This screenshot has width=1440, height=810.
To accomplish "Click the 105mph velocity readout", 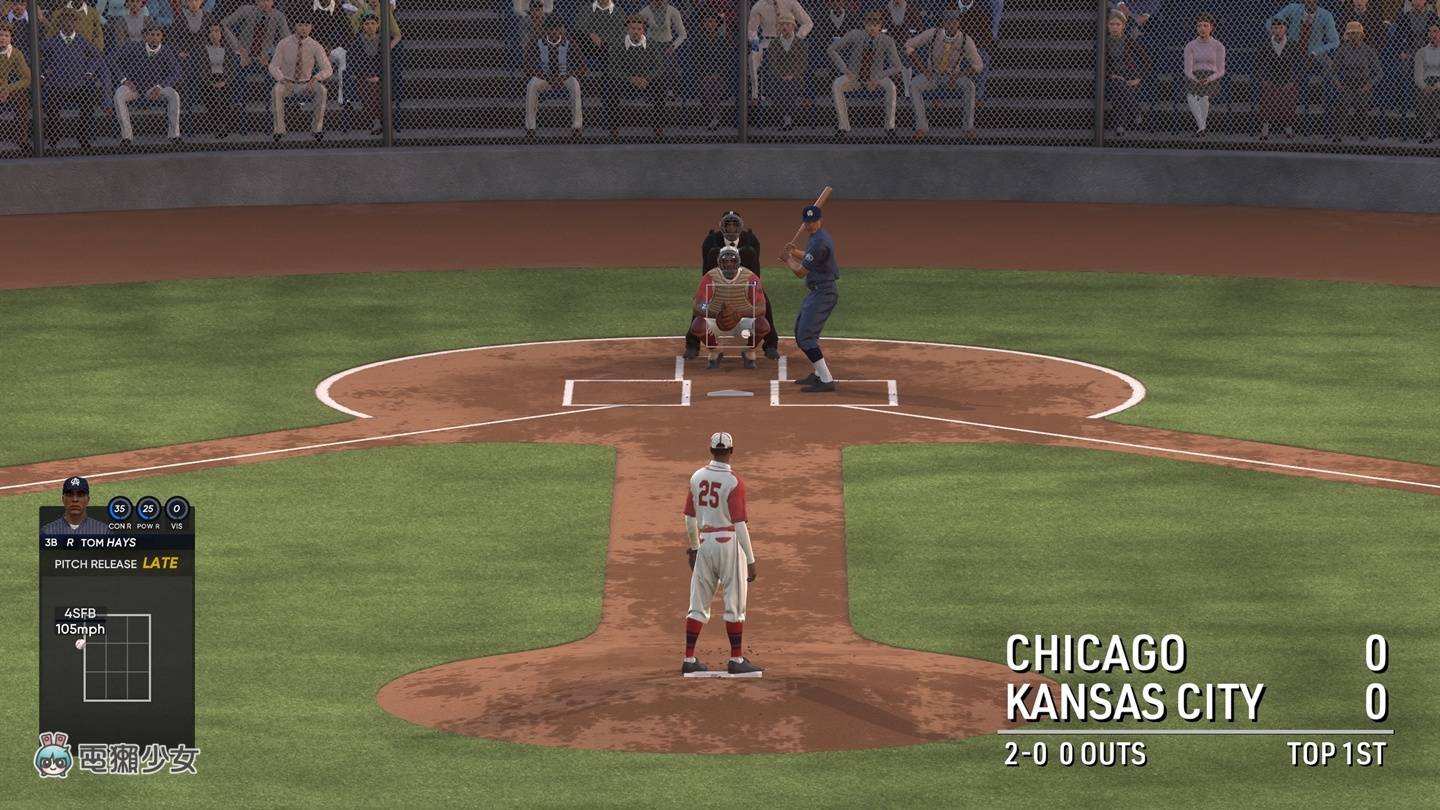I will (80, 628).
